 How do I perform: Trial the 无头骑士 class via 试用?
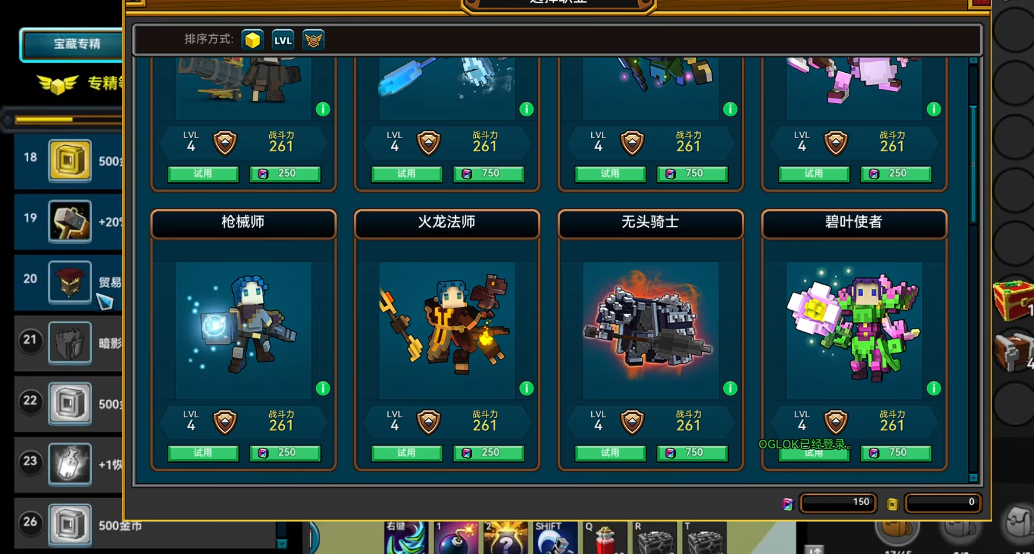[x=610, y=453]
